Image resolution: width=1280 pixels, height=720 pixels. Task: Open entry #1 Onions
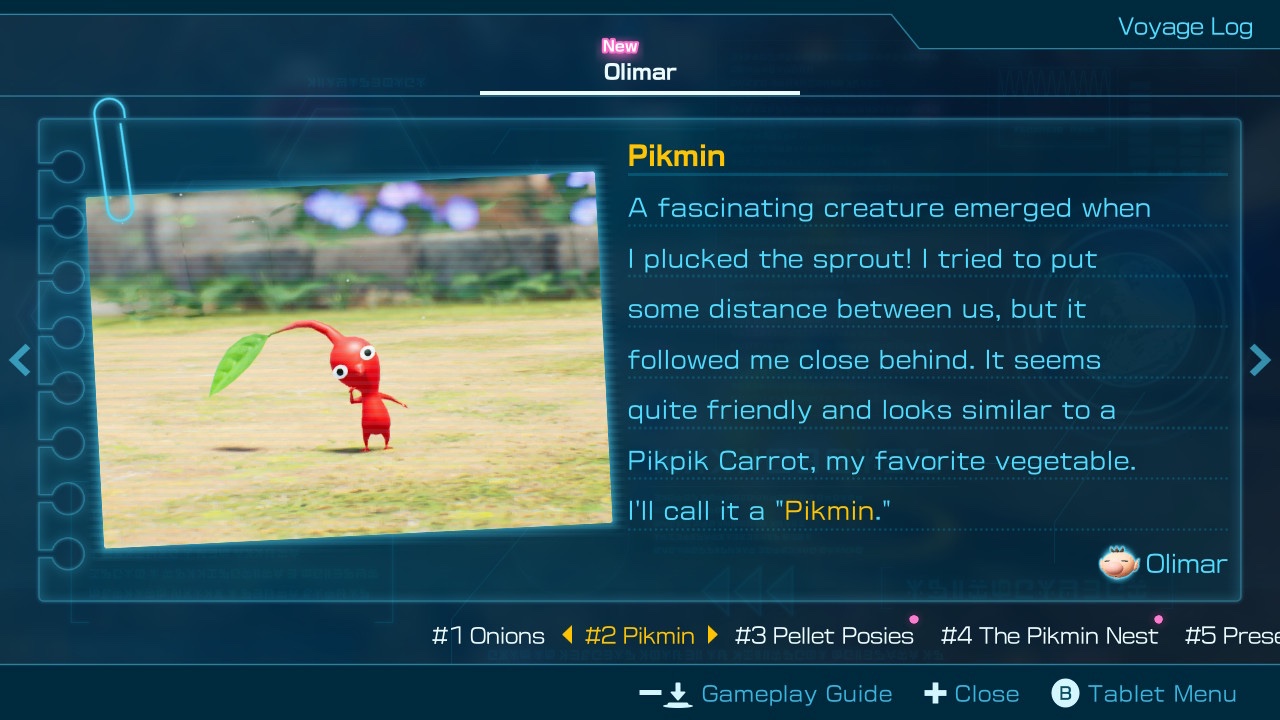point(488,636)
